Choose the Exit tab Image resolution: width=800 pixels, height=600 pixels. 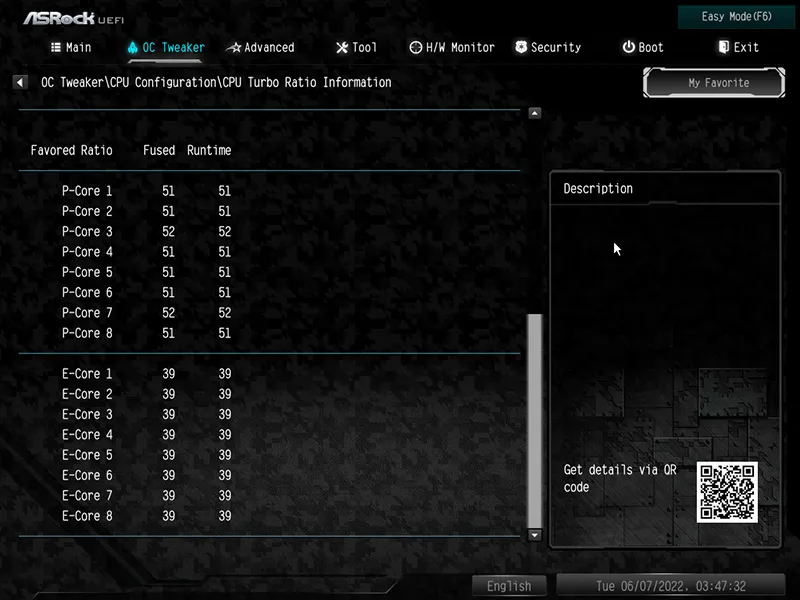(x=738, y=47)
